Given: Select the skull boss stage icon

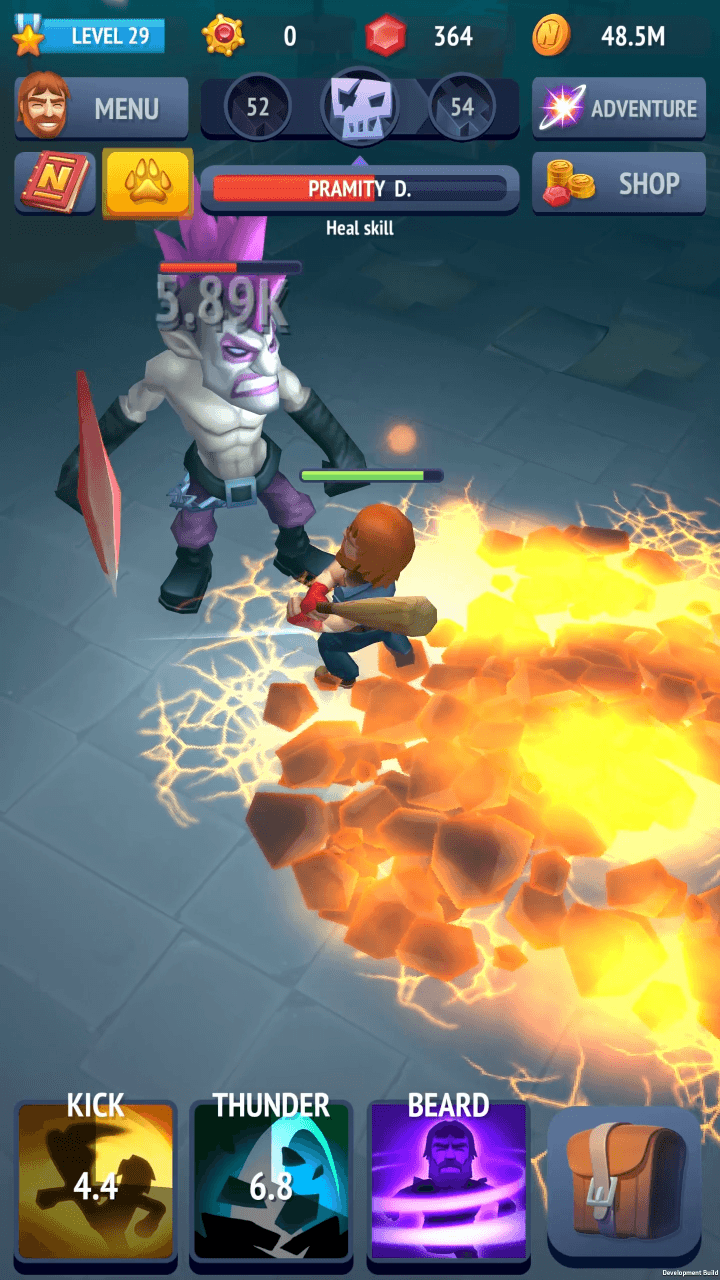Looking at the screenshot, I should click(x=359, y=106).
